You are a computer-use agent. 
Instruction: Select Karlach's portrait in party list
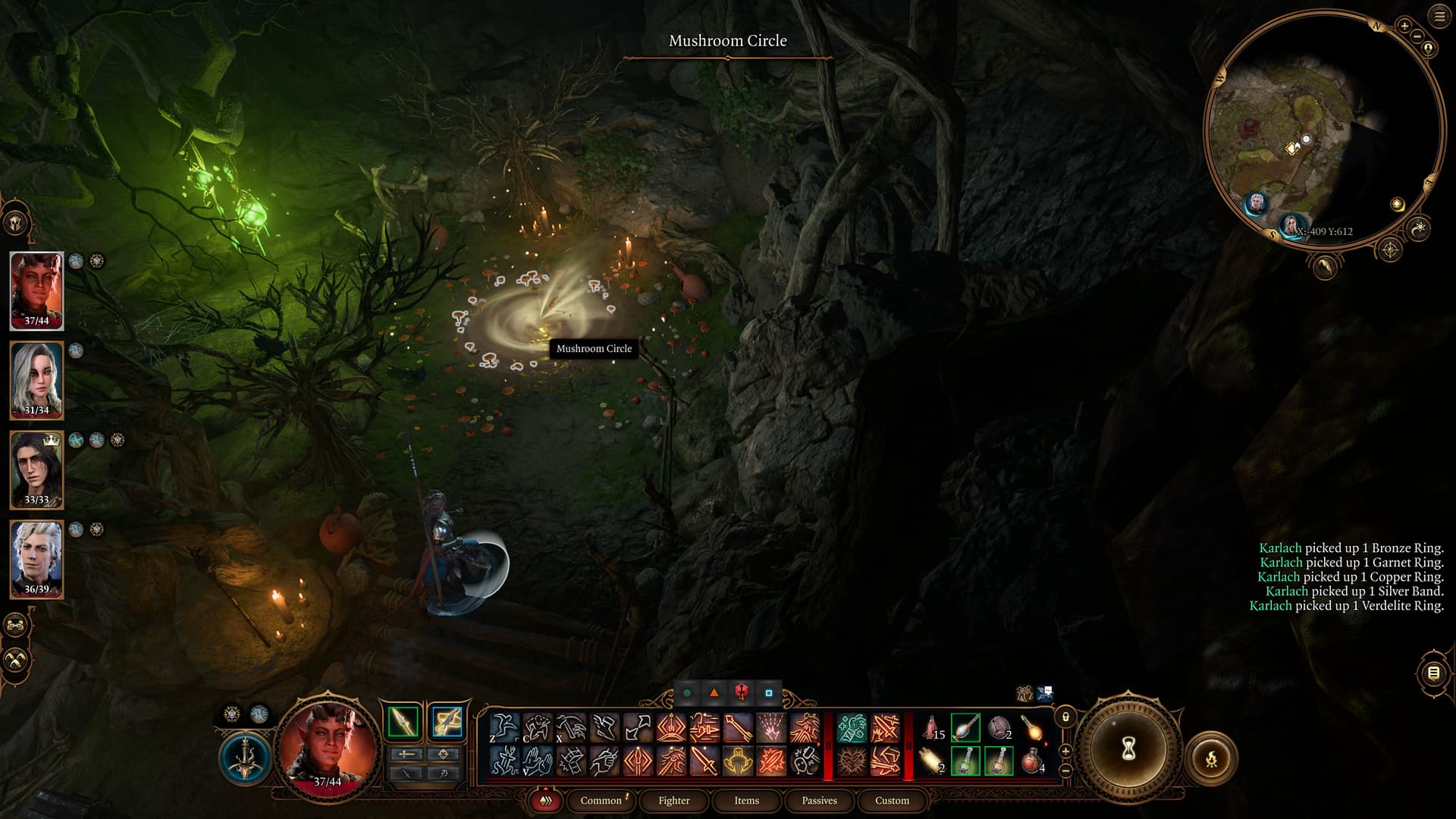(36, 290)
